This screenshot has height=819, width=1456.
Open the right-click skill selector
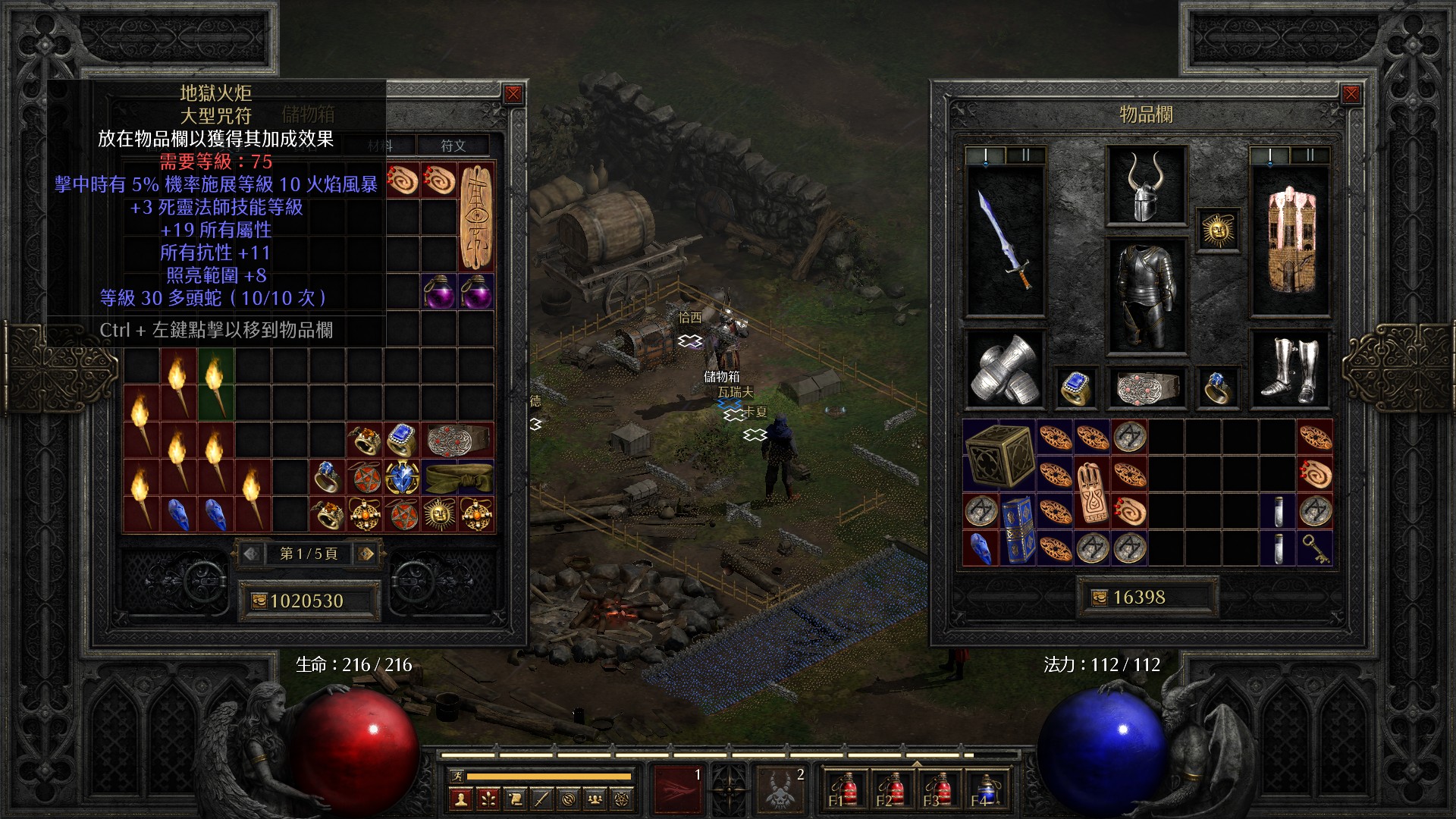781,789
